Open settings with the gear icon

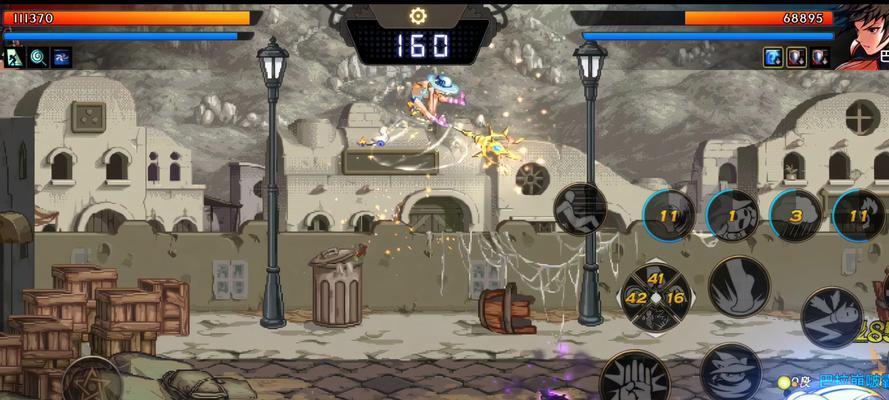417,16
